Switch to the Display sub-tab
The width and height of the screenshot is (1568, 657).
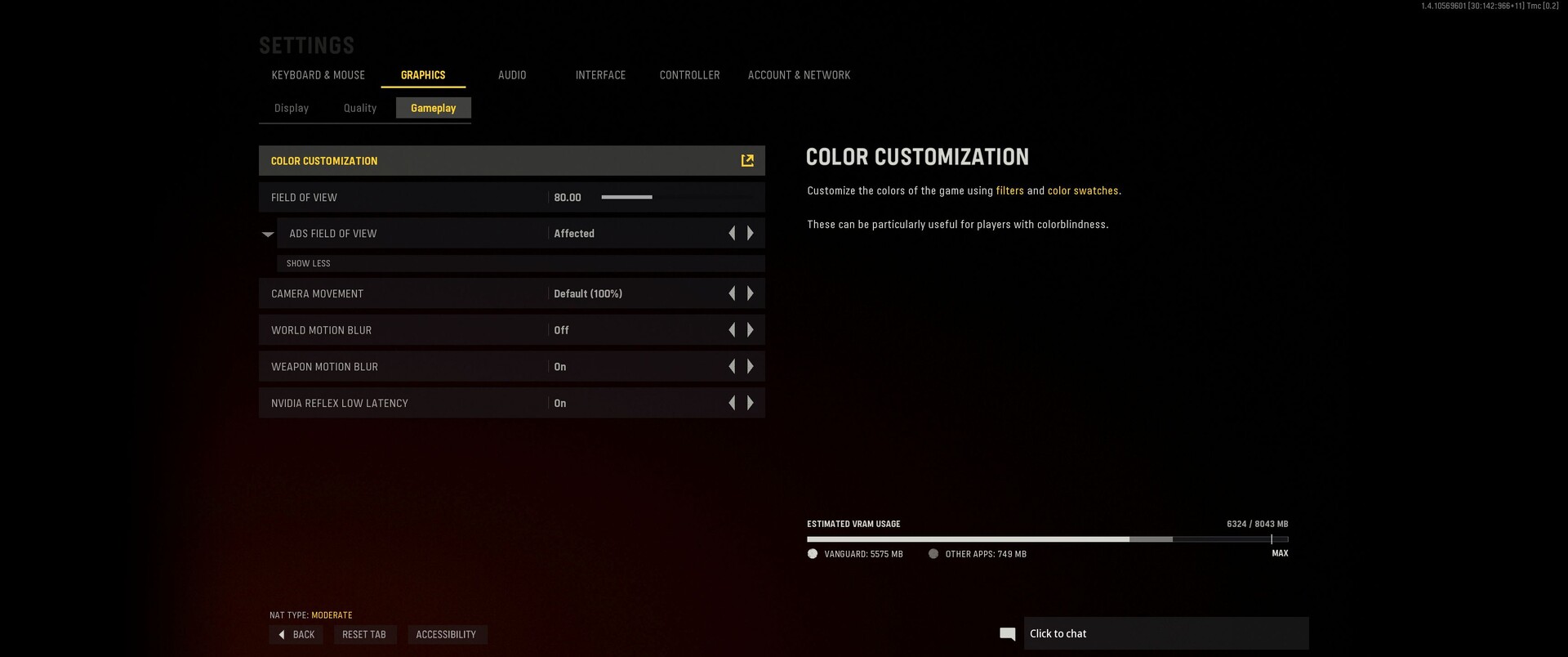tap(292, 108)
